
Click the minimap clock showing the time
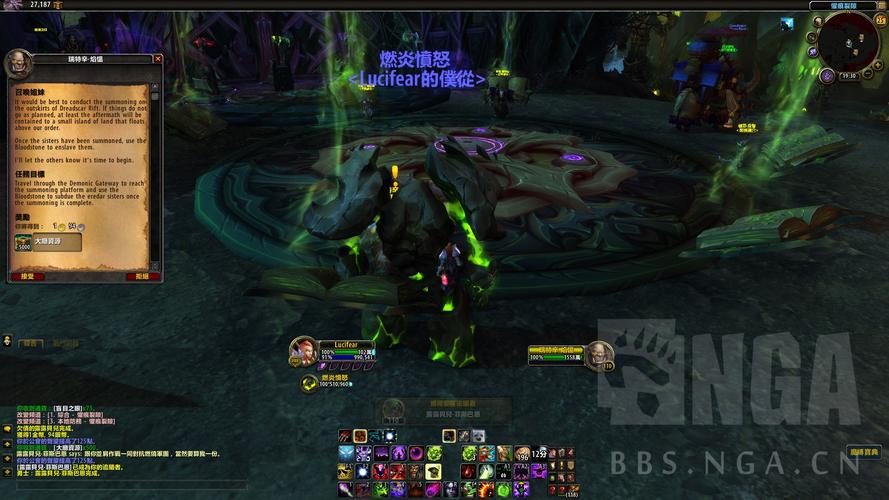pyautogui.click(x=848, y=75)
